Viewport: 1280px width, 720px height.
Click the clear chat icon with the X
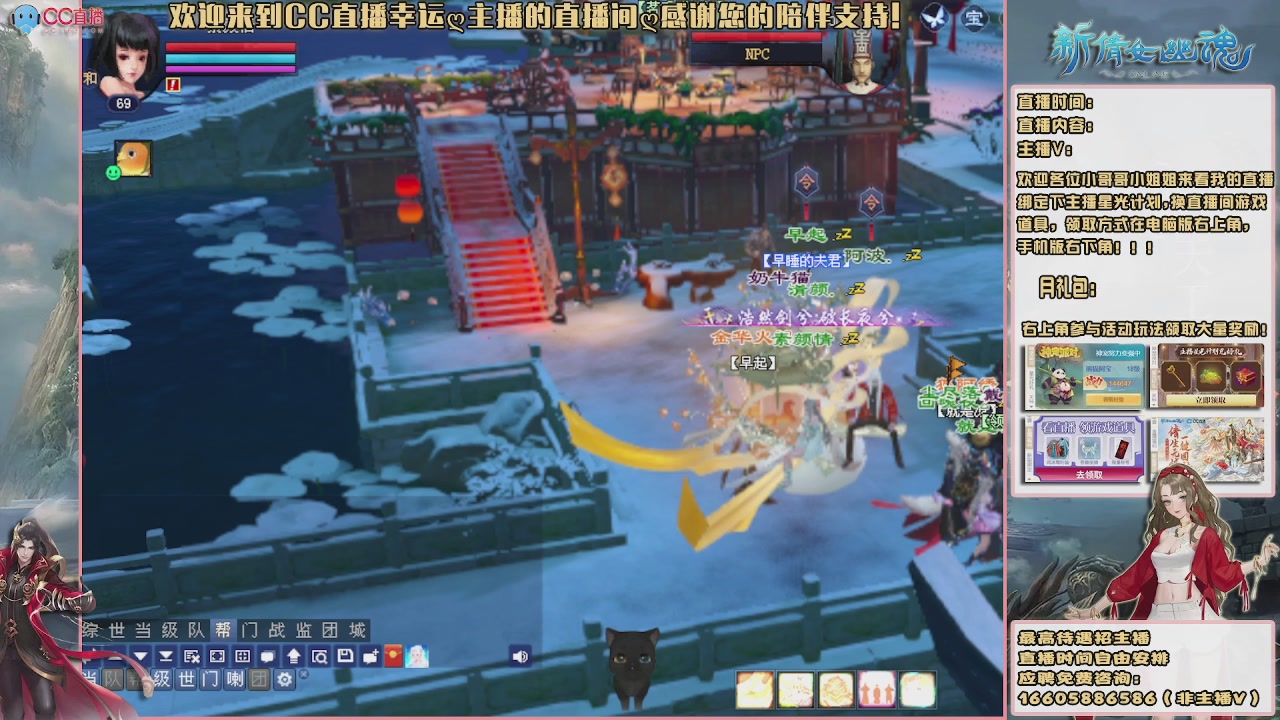click(x=191, y=655)
